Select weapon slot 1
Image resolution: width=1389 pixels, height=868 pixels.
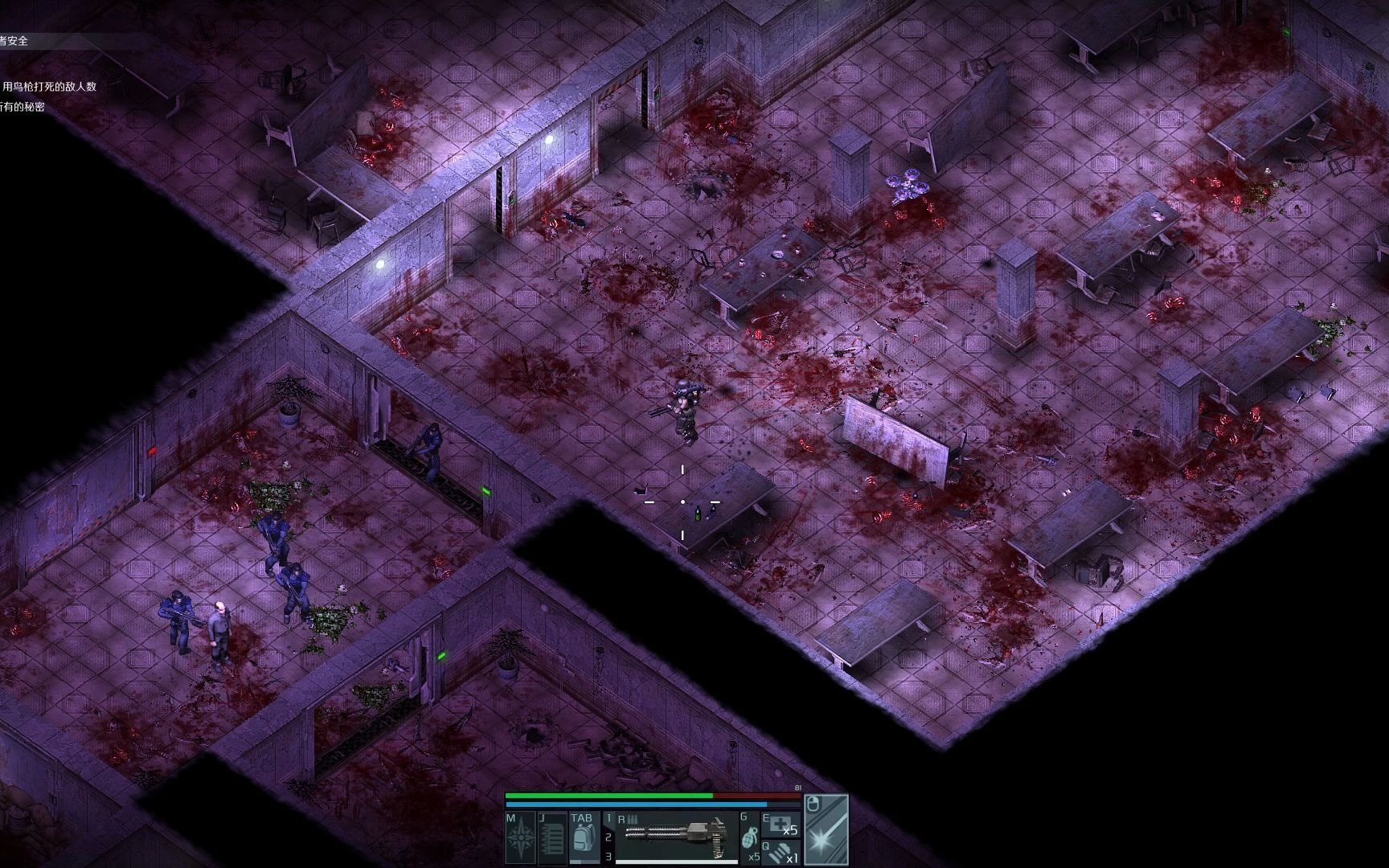(608, 819)
